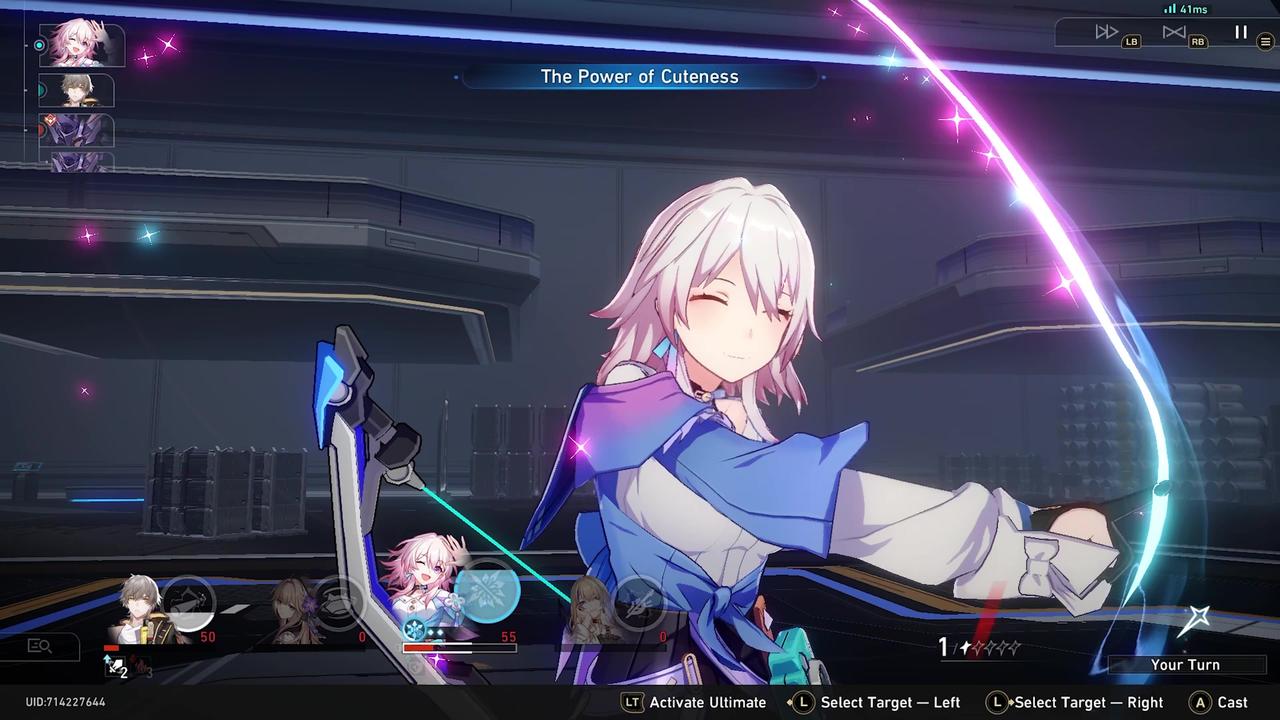Open the enemy inspect magnifier icon
1280x720 pixels.
42,647
